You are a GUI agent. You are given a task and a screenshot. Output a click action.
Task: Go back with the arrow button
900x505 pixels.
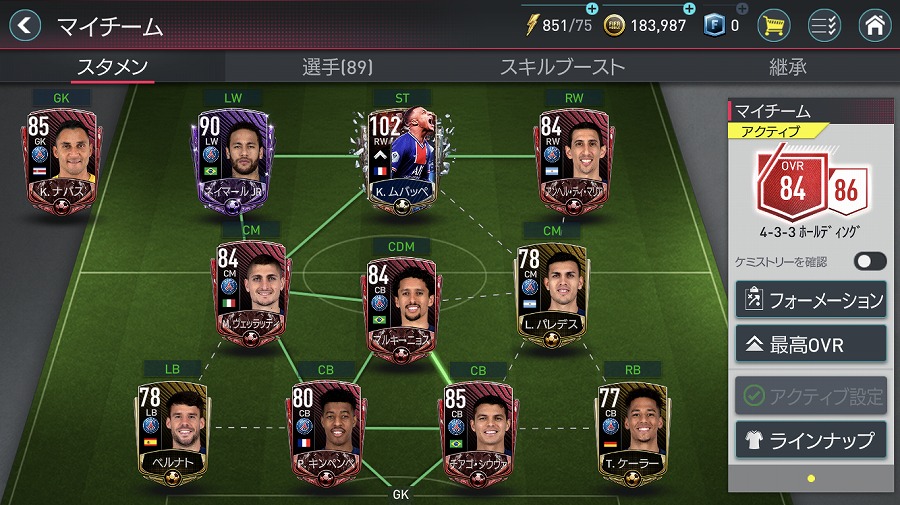click(x=24, y=25)
